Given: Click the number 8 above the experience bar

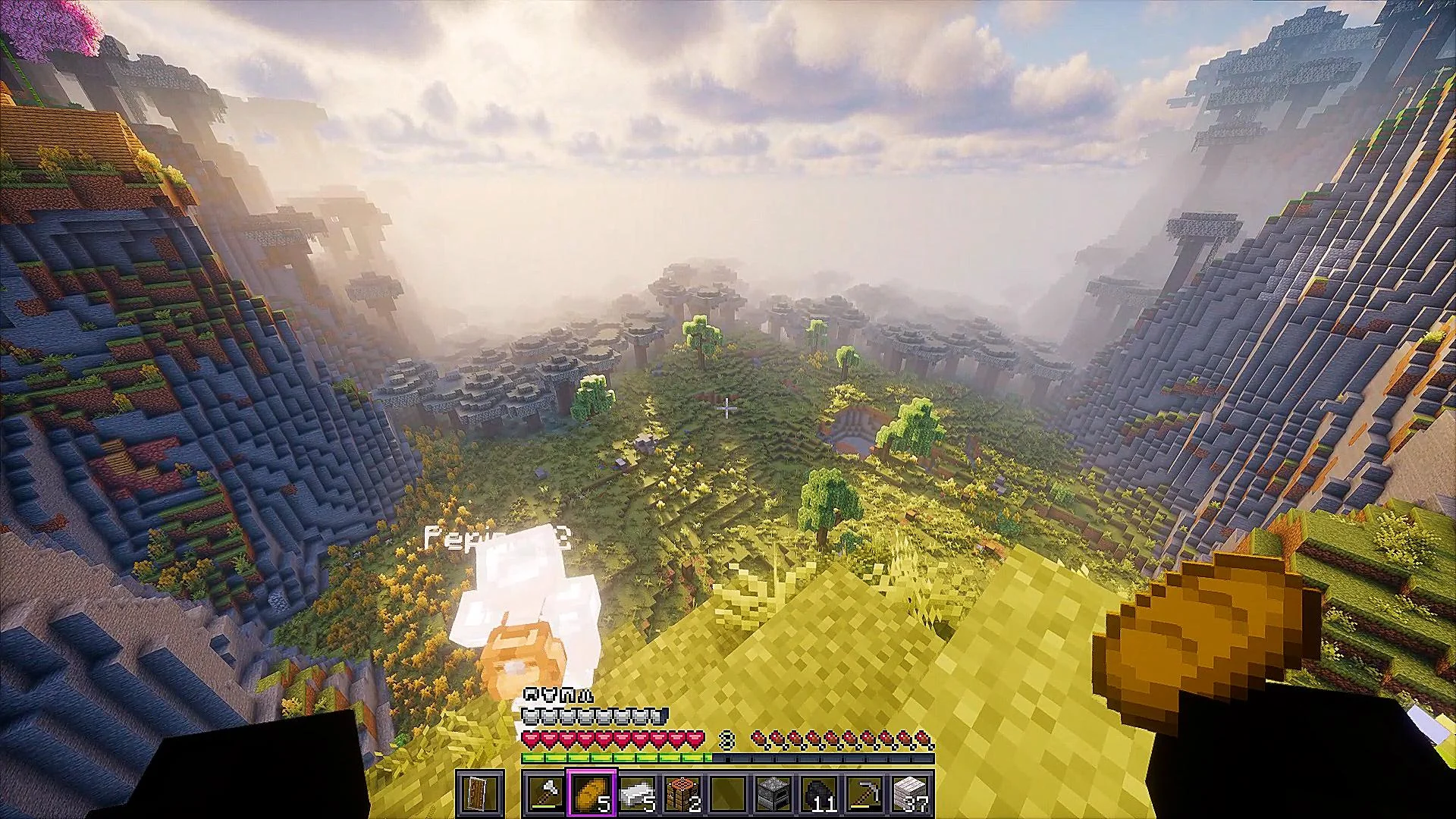Looking at the screenshot, I should click(x=726, y=740).
